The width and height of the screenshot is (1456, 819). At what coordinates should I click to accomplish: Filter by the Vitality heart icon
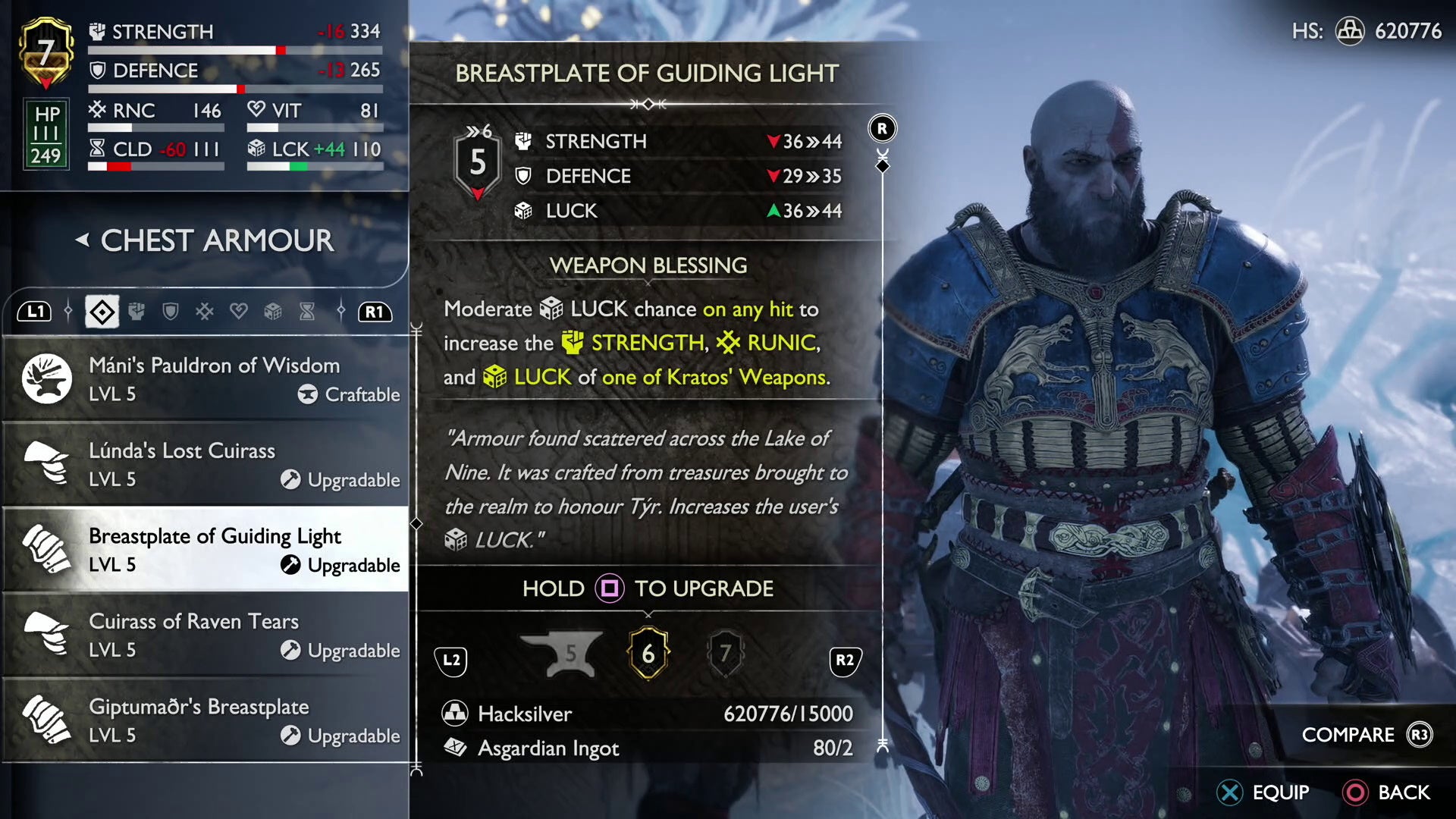(240, 311)
